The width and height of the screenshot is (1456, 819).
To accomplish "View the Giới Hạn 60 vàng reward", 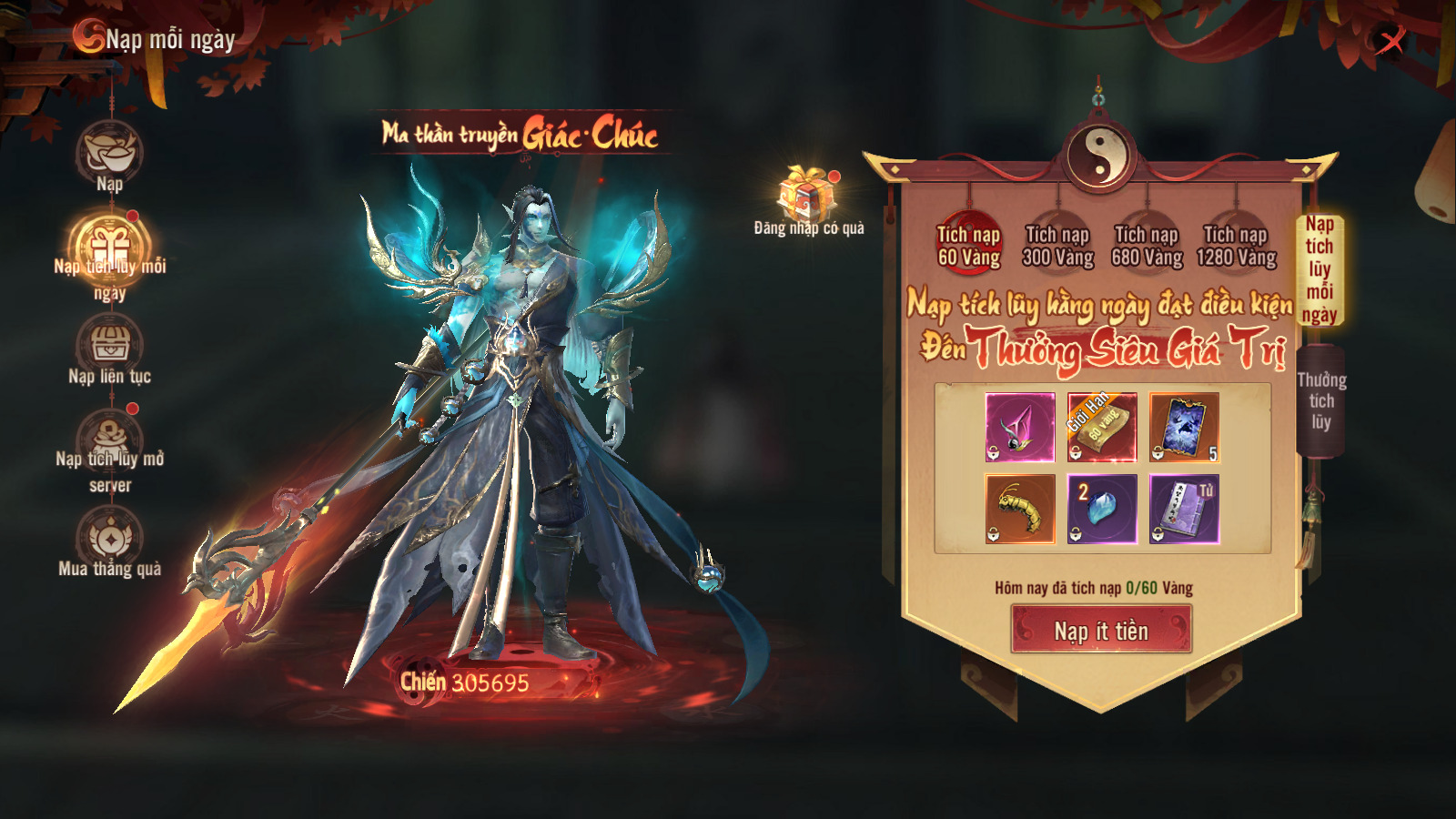I will (x=1102, y=427).
